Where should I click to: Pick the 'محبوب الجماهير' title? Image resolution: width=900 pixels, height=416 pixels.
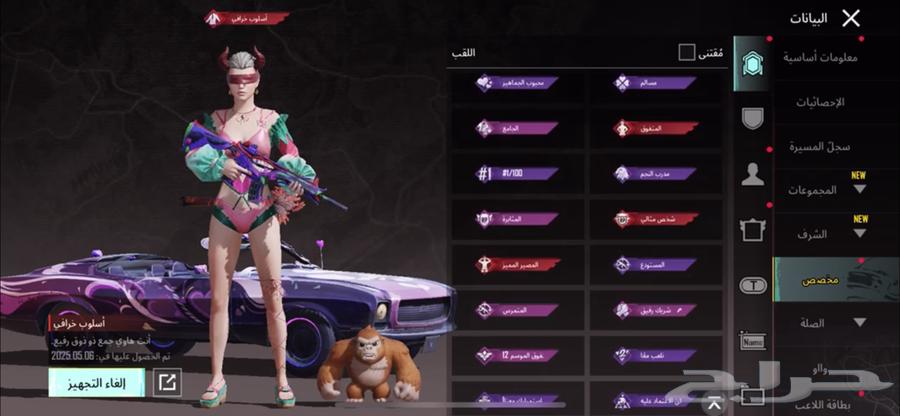517,83
